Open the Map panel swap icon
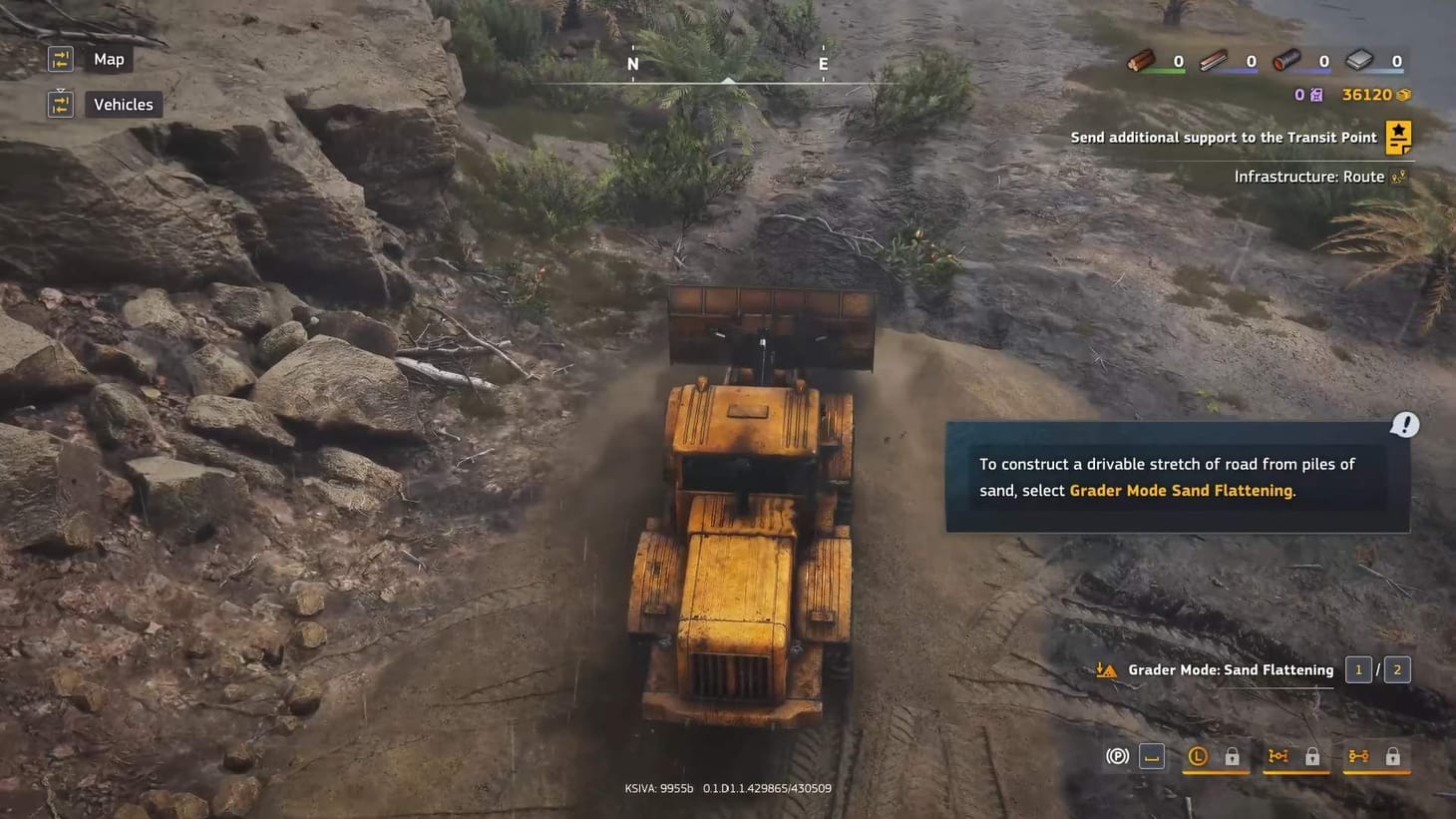Viewport: 1456px width, 819px height. coord(60,58)
